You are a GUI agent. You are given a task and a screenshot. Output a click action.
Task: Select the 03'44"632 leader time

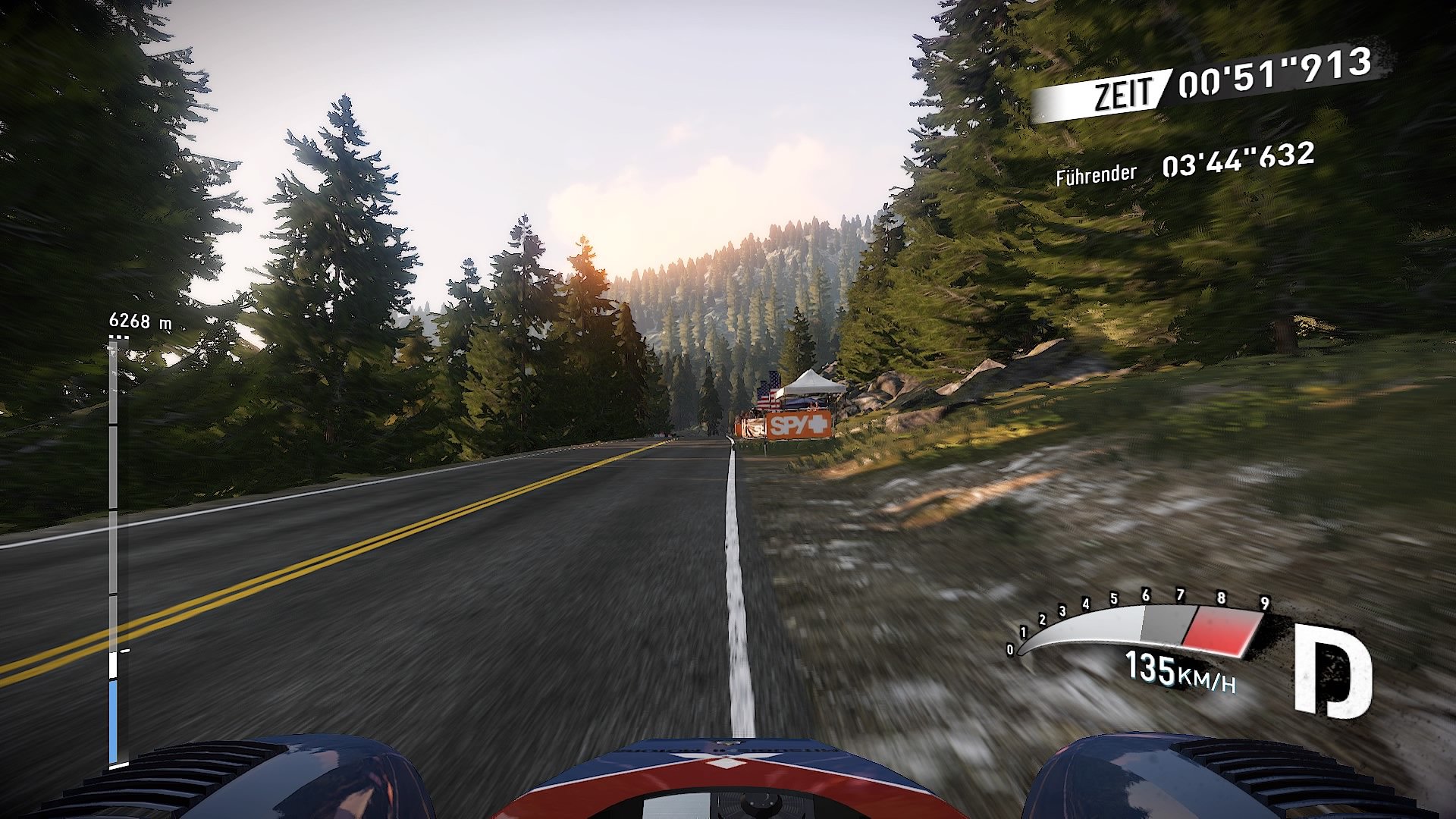tap(1235, 162)
